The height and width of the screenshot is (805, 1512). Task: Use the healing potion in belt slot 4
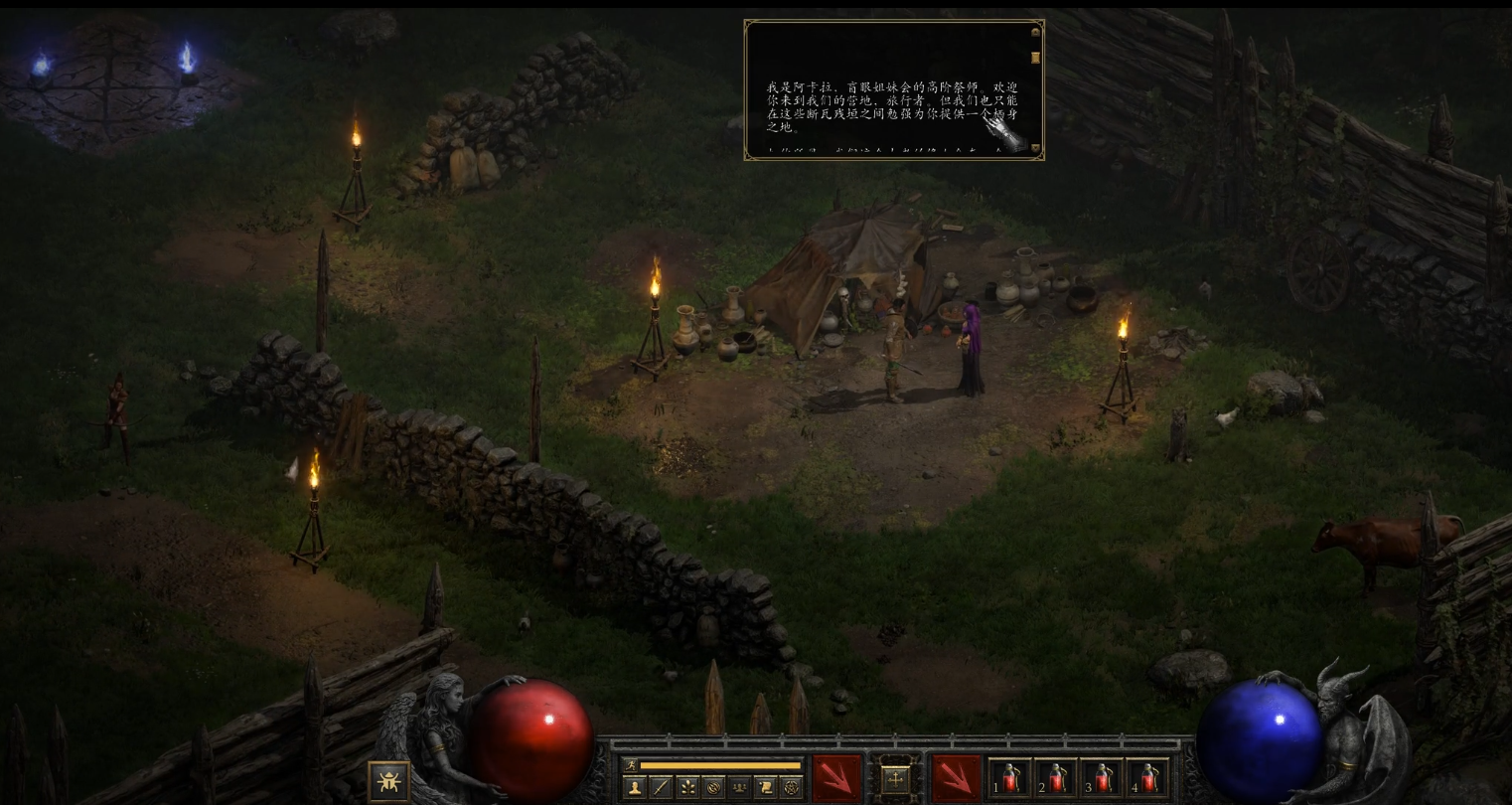coord(1147,778)
